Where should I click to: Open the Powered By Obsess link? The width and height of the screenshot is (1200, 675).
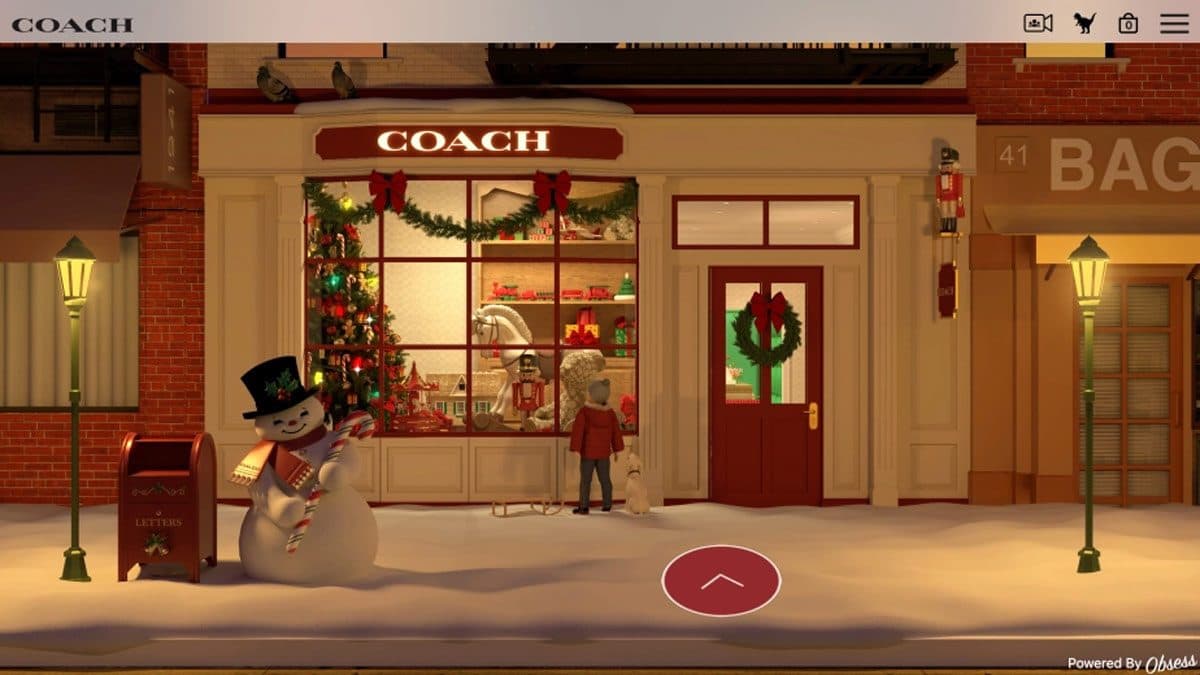coord(1130,663)
